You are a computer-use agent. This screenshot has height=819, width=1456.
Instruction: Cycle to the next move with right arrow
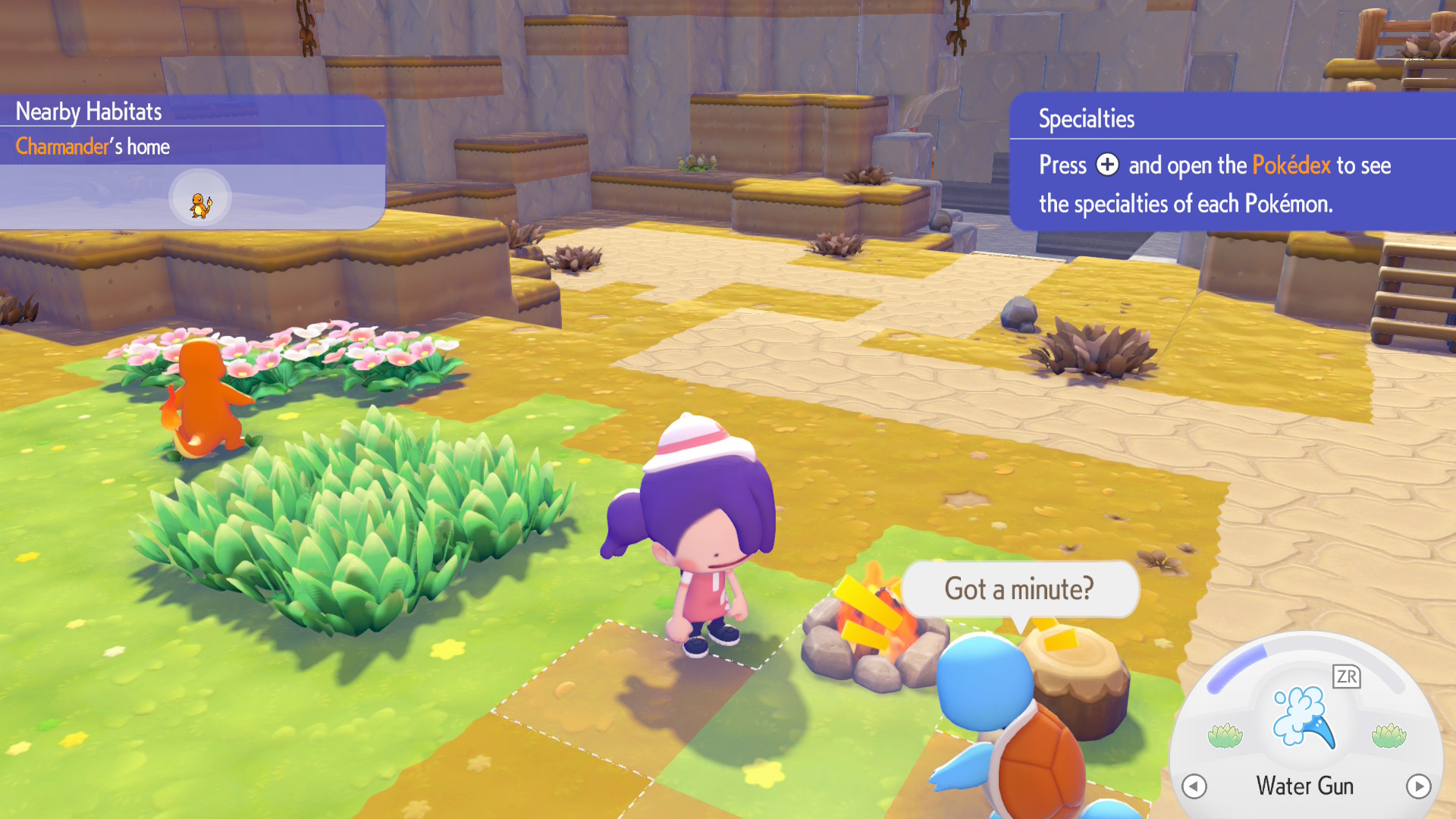(1418, 786)
